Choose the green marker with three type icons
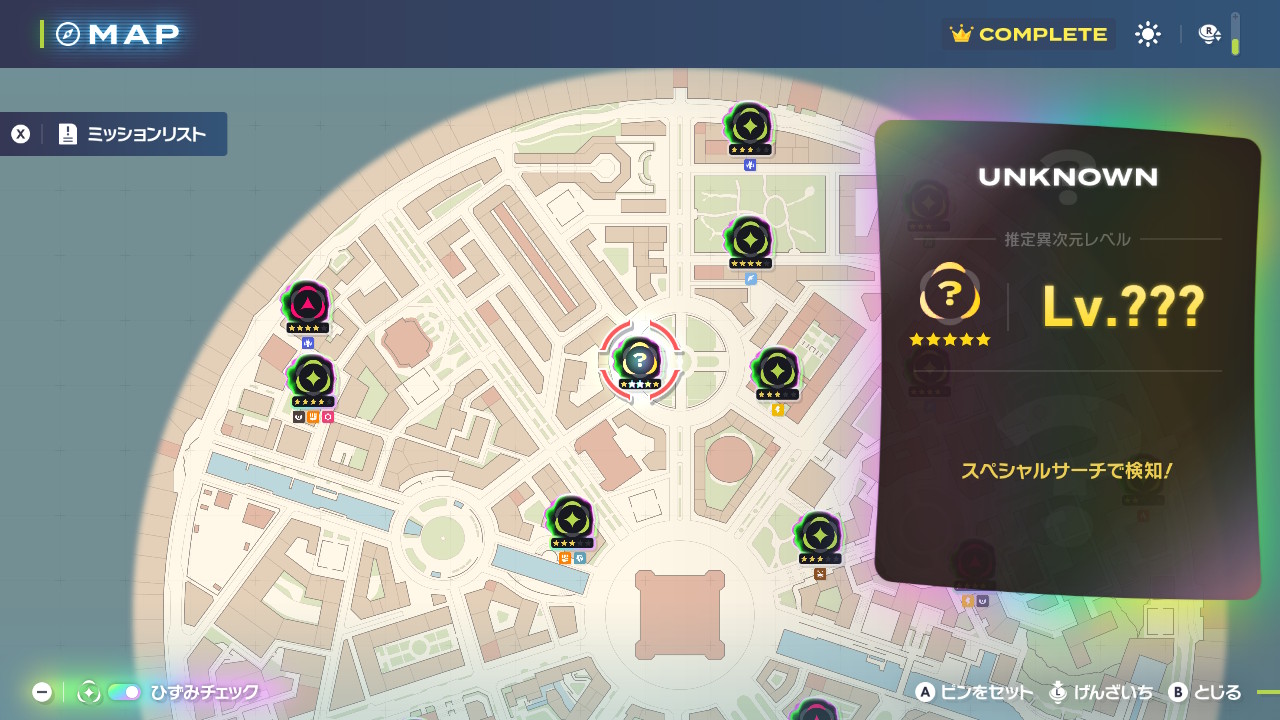 [312, 379]
